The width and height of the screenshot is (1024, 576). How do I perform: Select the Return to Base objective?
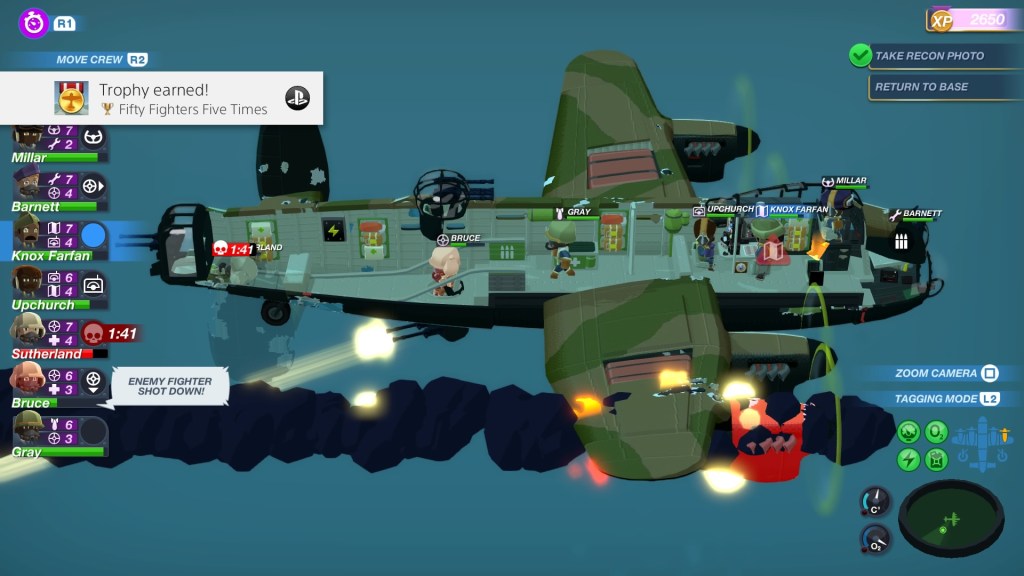(921, 87)
